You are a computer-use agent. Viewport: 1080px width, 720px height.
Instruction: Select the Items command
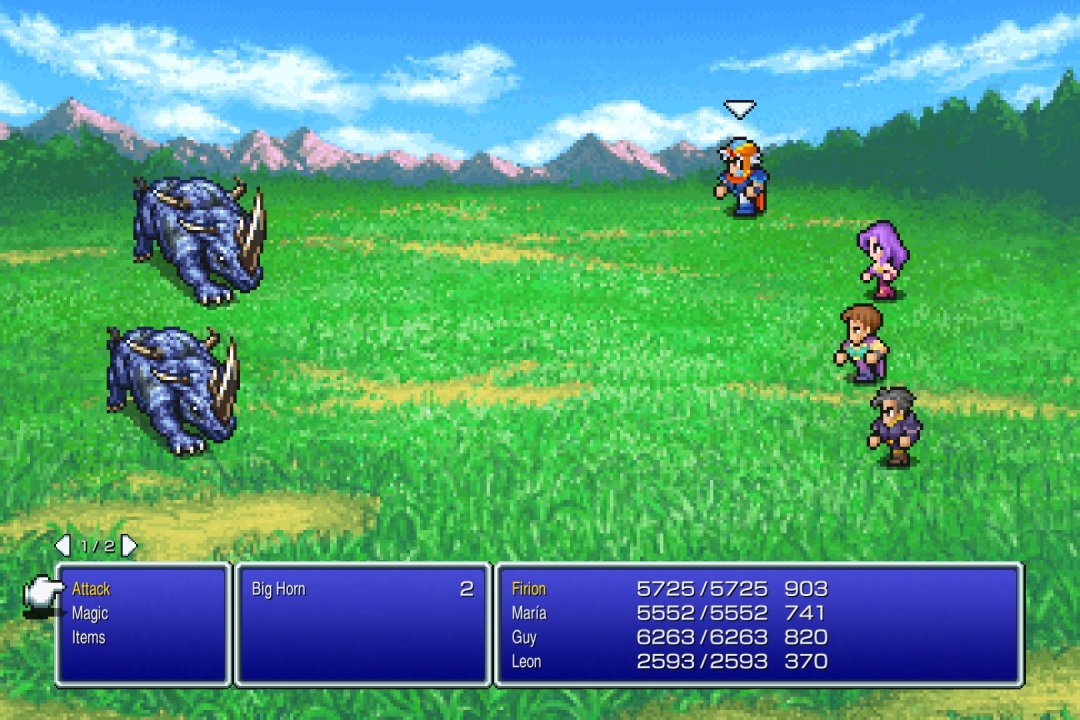[88, 637]
